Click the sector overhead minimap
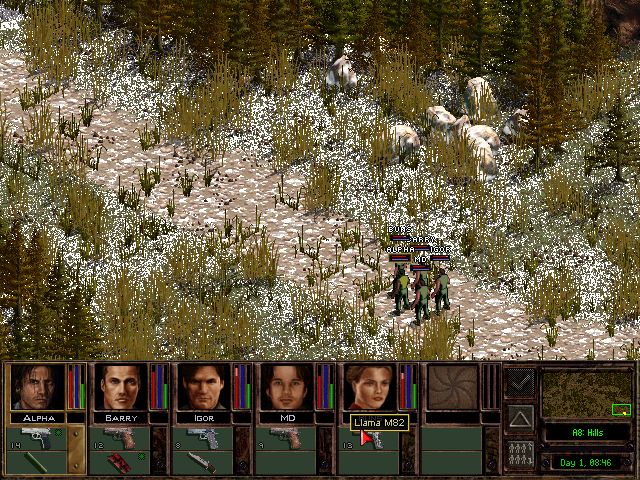The image size is (640, 480). click(x=587, y=395)
